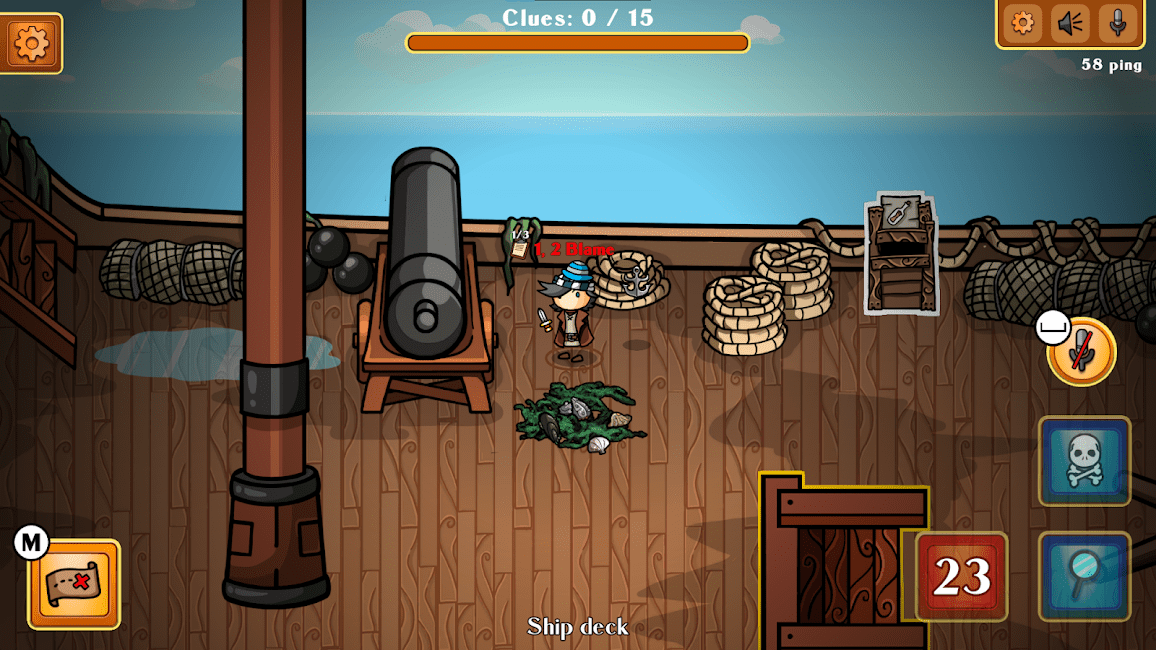
Task: Click the red 23 cooldown button
Action: pos(961,577)
